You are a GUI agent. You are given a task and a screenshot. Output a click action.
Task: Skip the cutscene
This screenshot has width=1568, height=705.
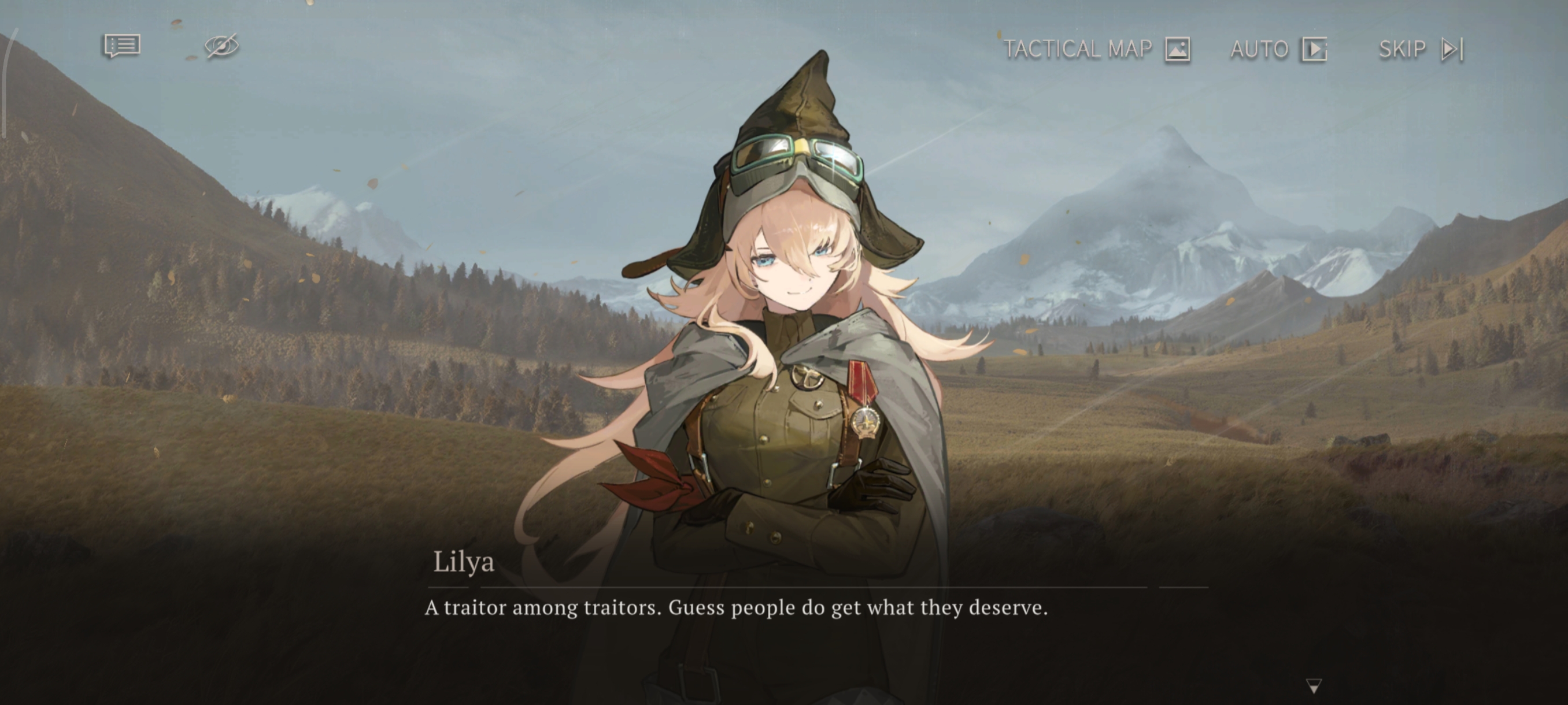click(x=1421, y=49)
